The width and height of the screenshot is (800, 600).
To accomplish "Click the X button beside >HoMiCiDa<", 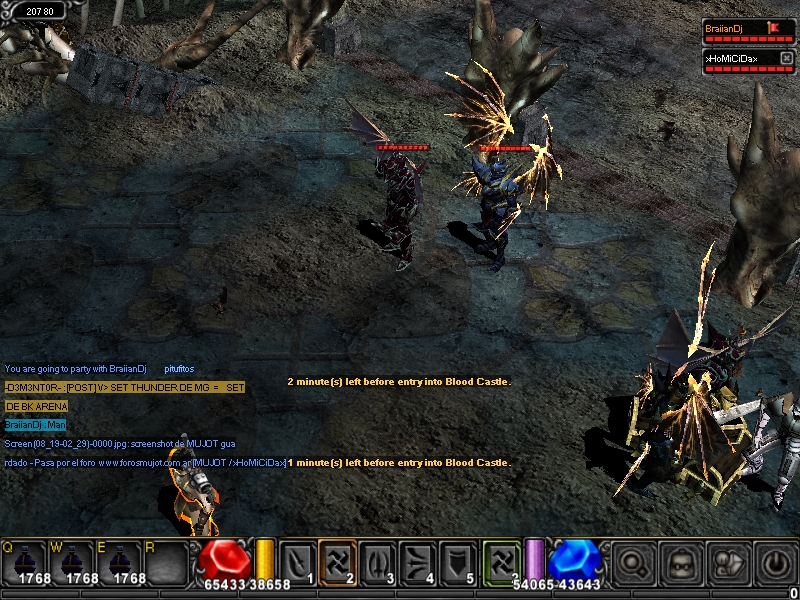I will (786, 59).
